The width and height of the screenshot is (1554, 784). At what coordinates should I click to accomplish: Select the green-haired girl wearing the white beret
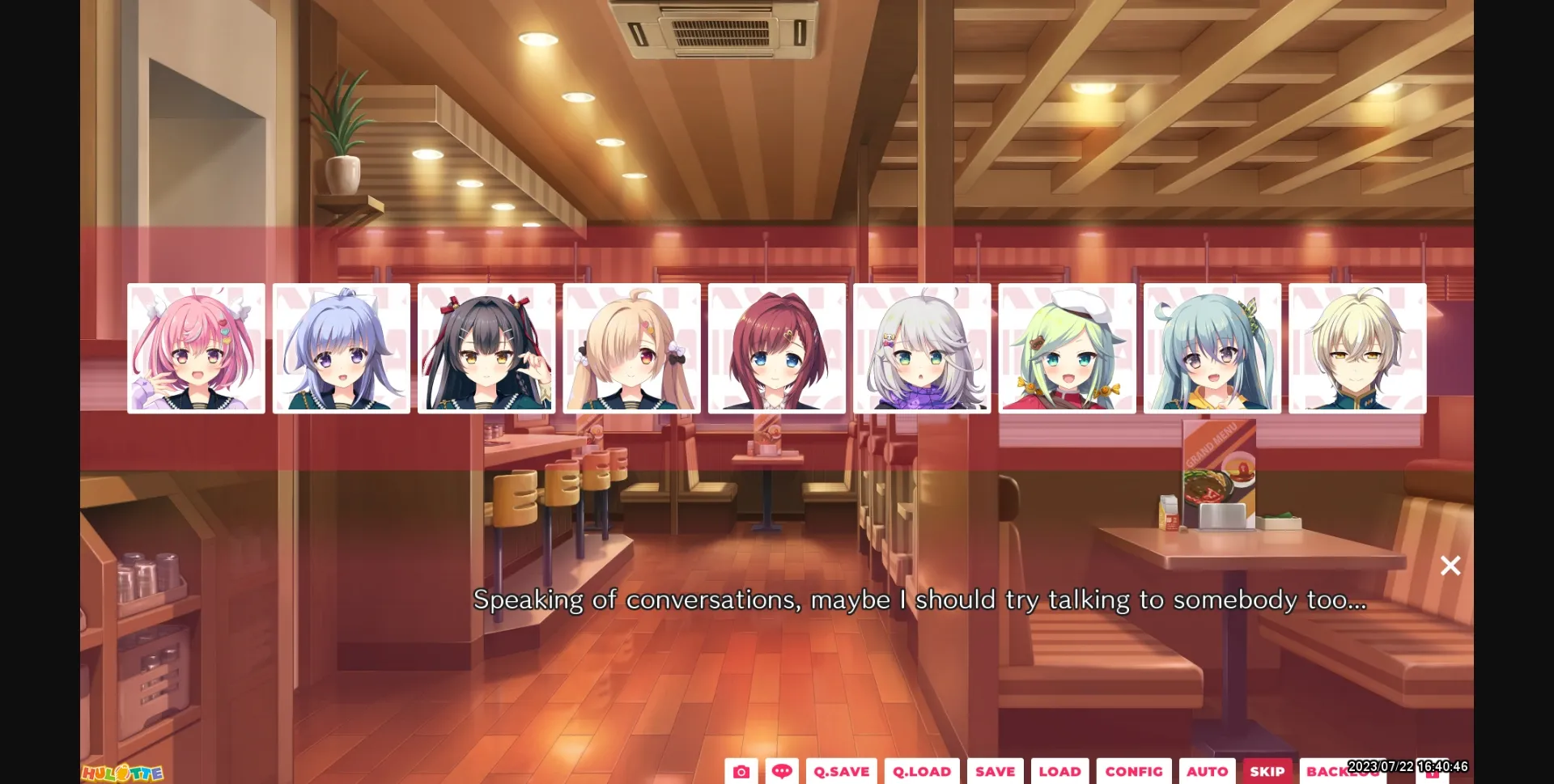[1067, 348]
